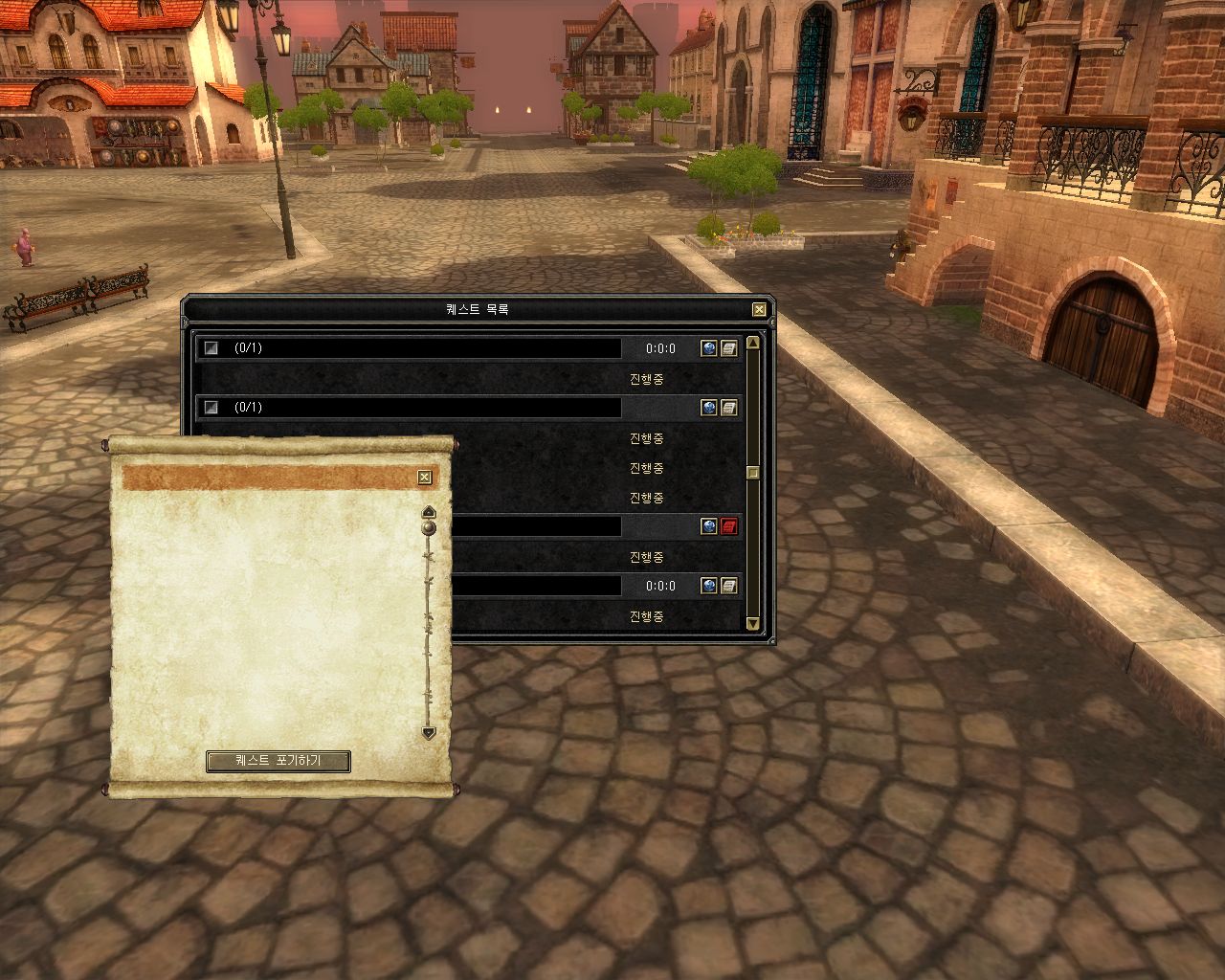
Task: Open the red quest book icon
Action: pos(729,526)
